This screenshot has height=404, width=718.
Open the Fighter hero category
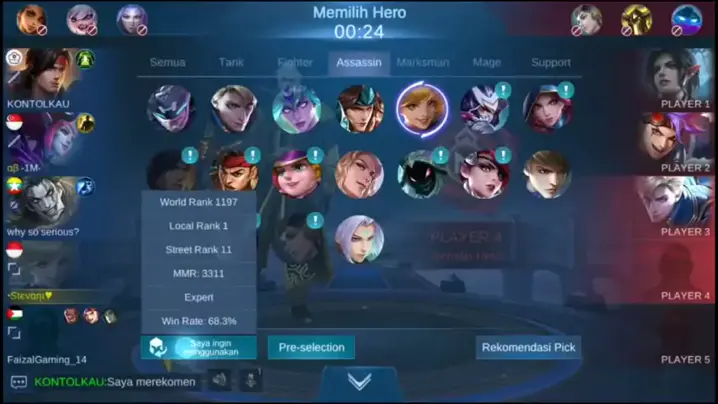click(x=295, y=63)
